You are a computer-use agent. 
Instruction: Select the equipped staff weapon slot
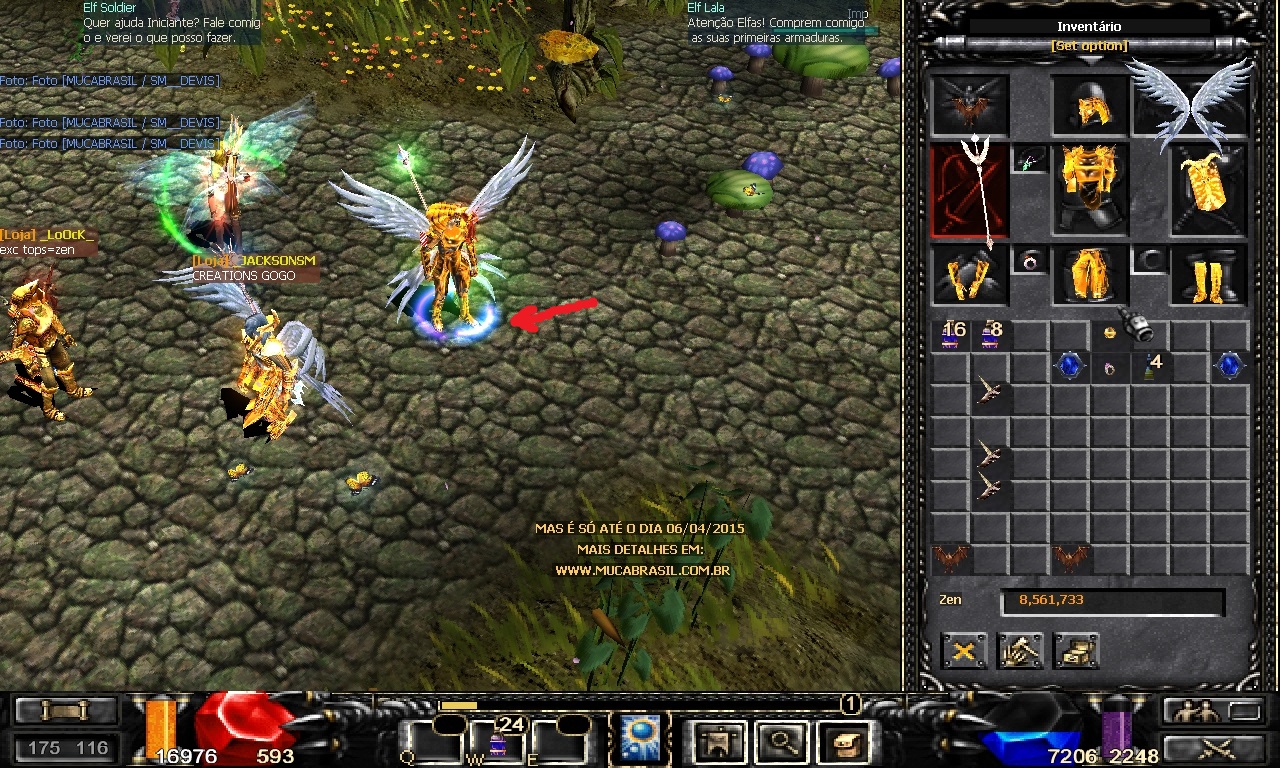click(968, 190)
